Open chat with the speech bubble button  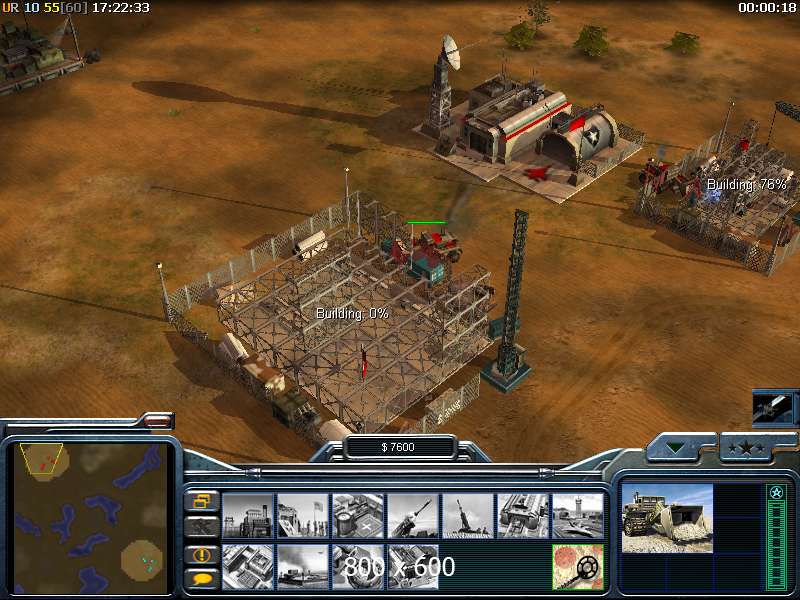point(202,578)
